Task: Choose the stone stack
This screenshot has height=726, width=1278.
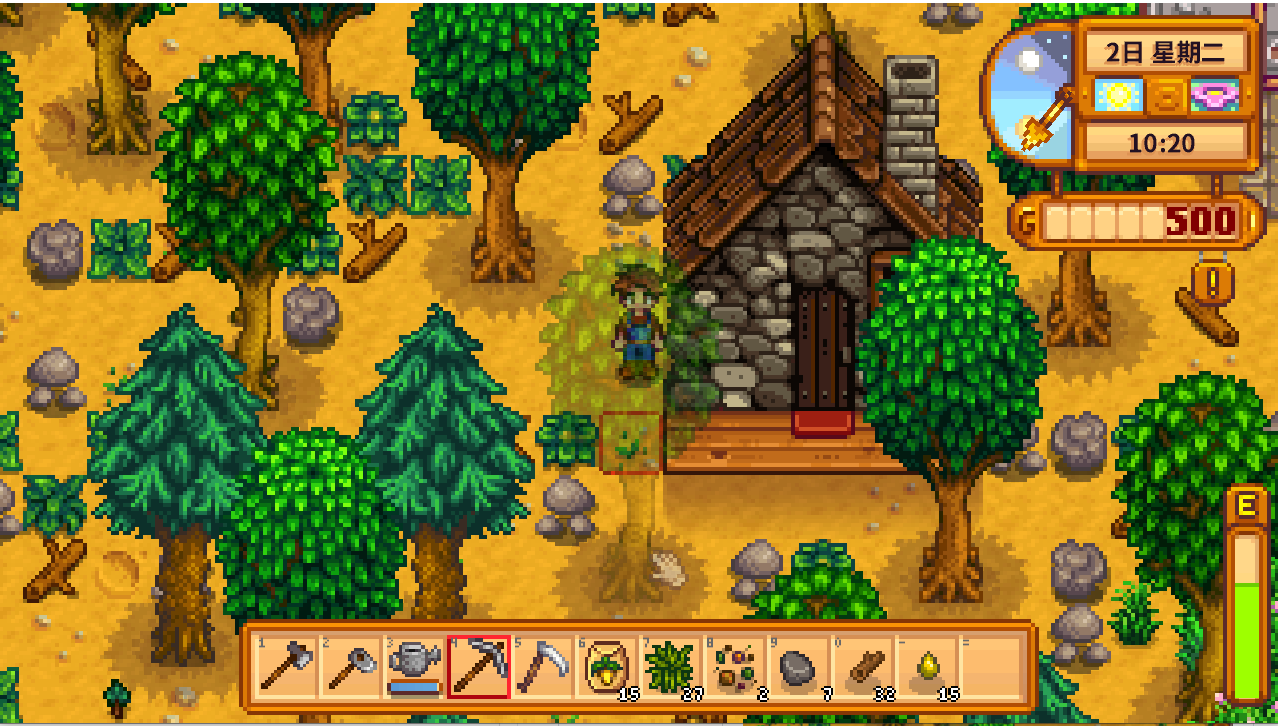Action: tap(798, 667)
